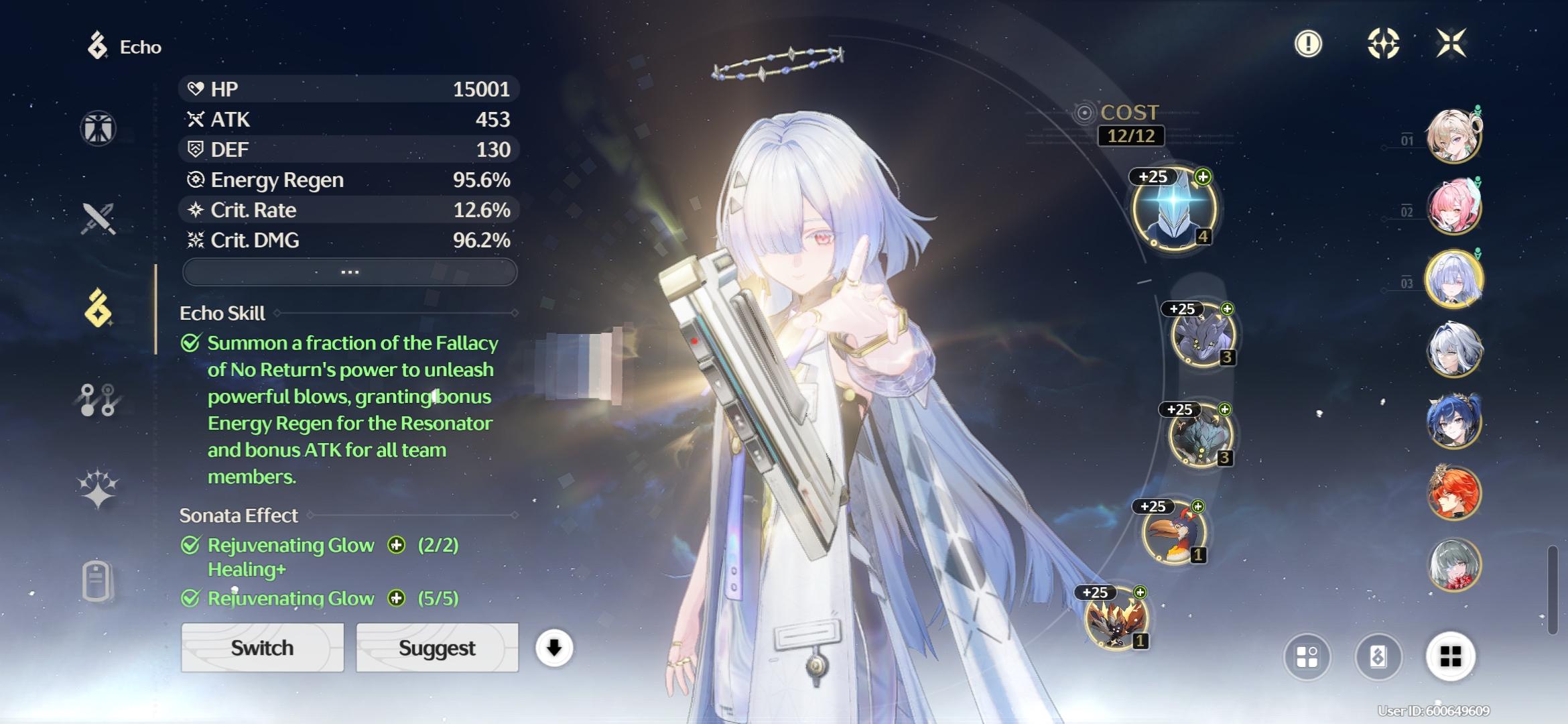
Task: Open the exclamation mark info icon
Action: pos(1308,44)
